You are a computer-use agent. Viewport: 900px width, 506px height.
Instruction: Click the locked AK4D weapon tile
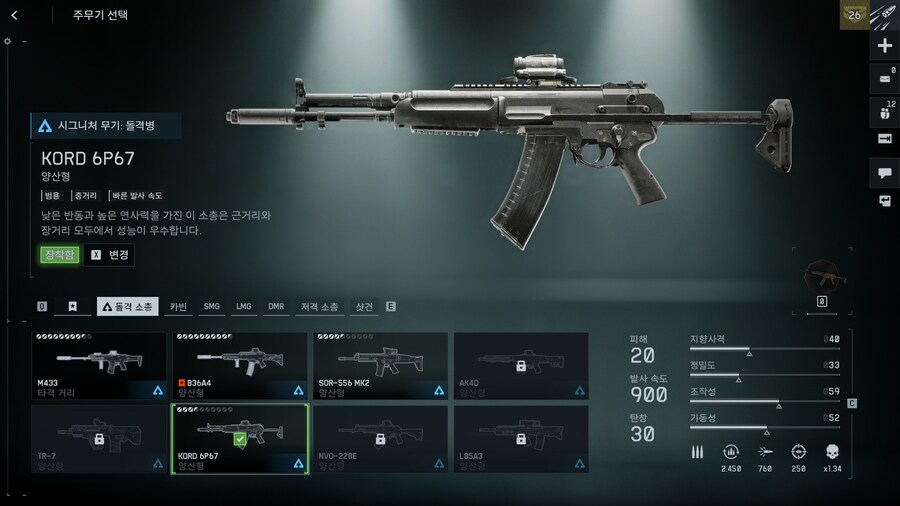521,366
